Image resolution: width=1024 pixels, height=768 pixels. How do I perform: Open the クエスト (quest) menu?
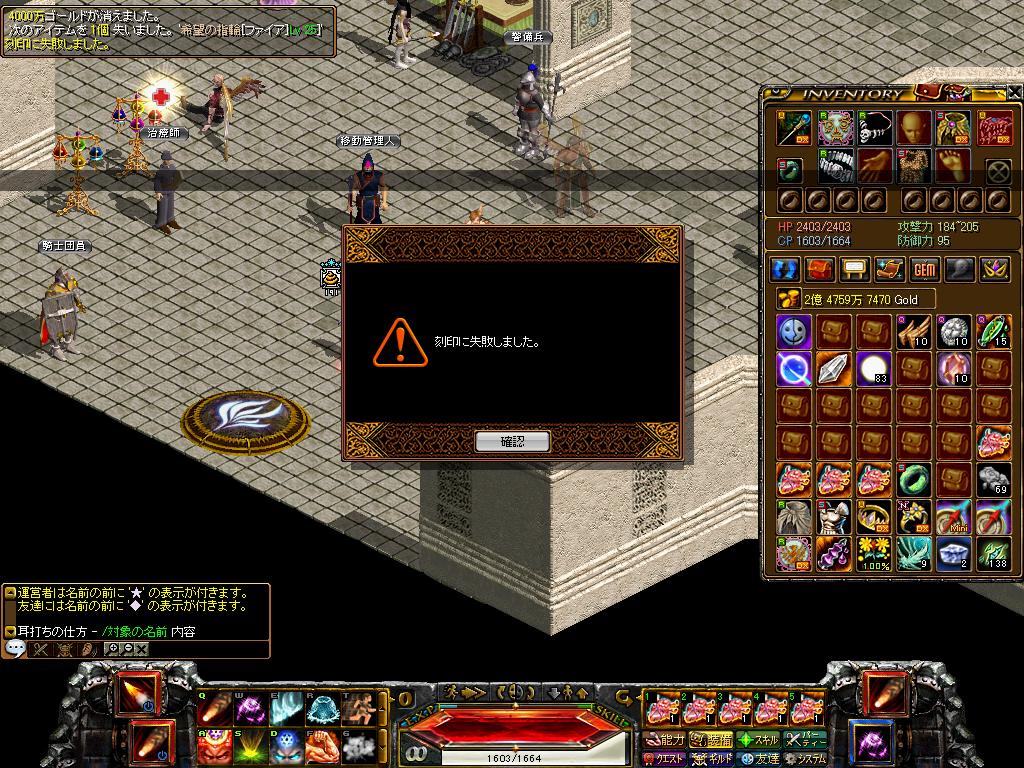click(x=664, y=759)
